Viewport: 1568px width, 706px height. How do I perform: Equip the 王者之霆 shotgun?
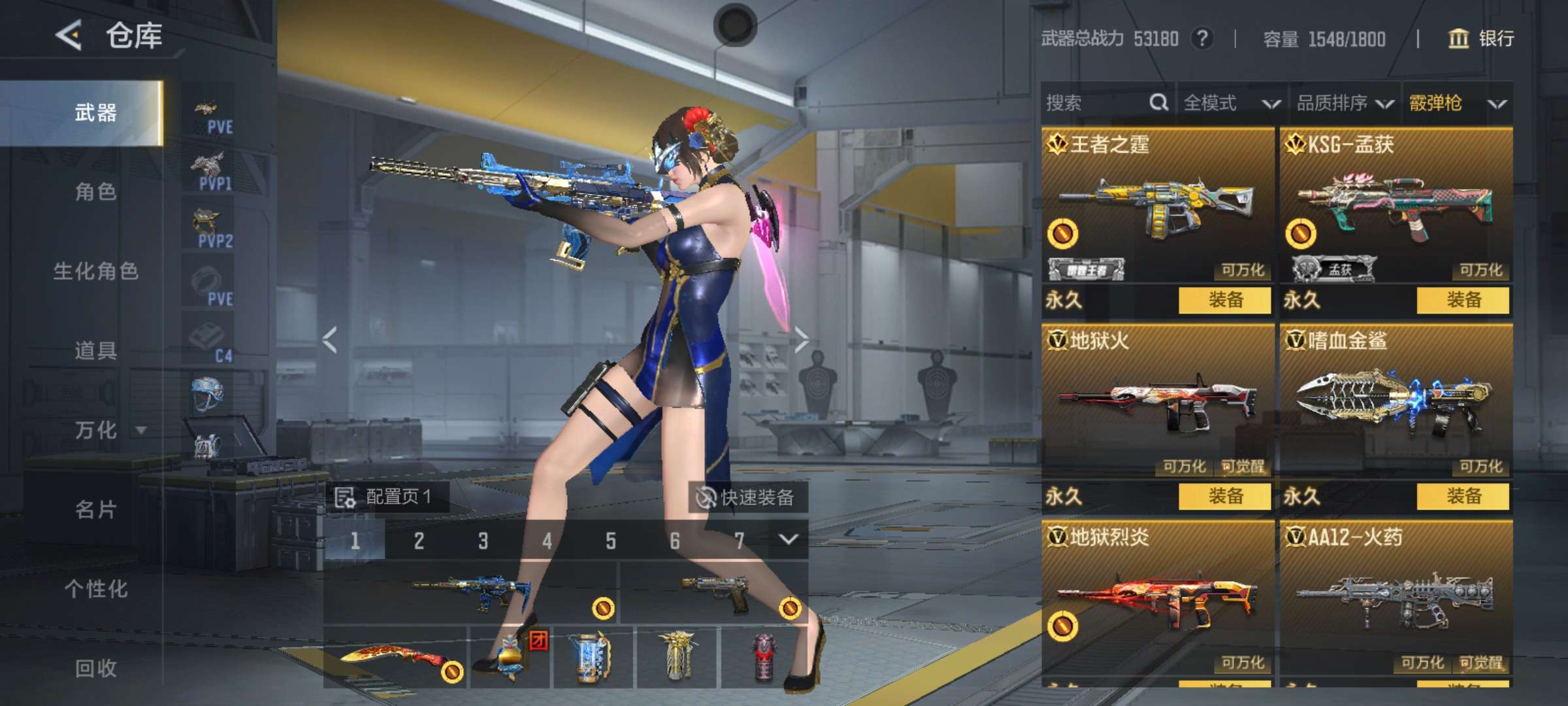(x=1224, y=300)
